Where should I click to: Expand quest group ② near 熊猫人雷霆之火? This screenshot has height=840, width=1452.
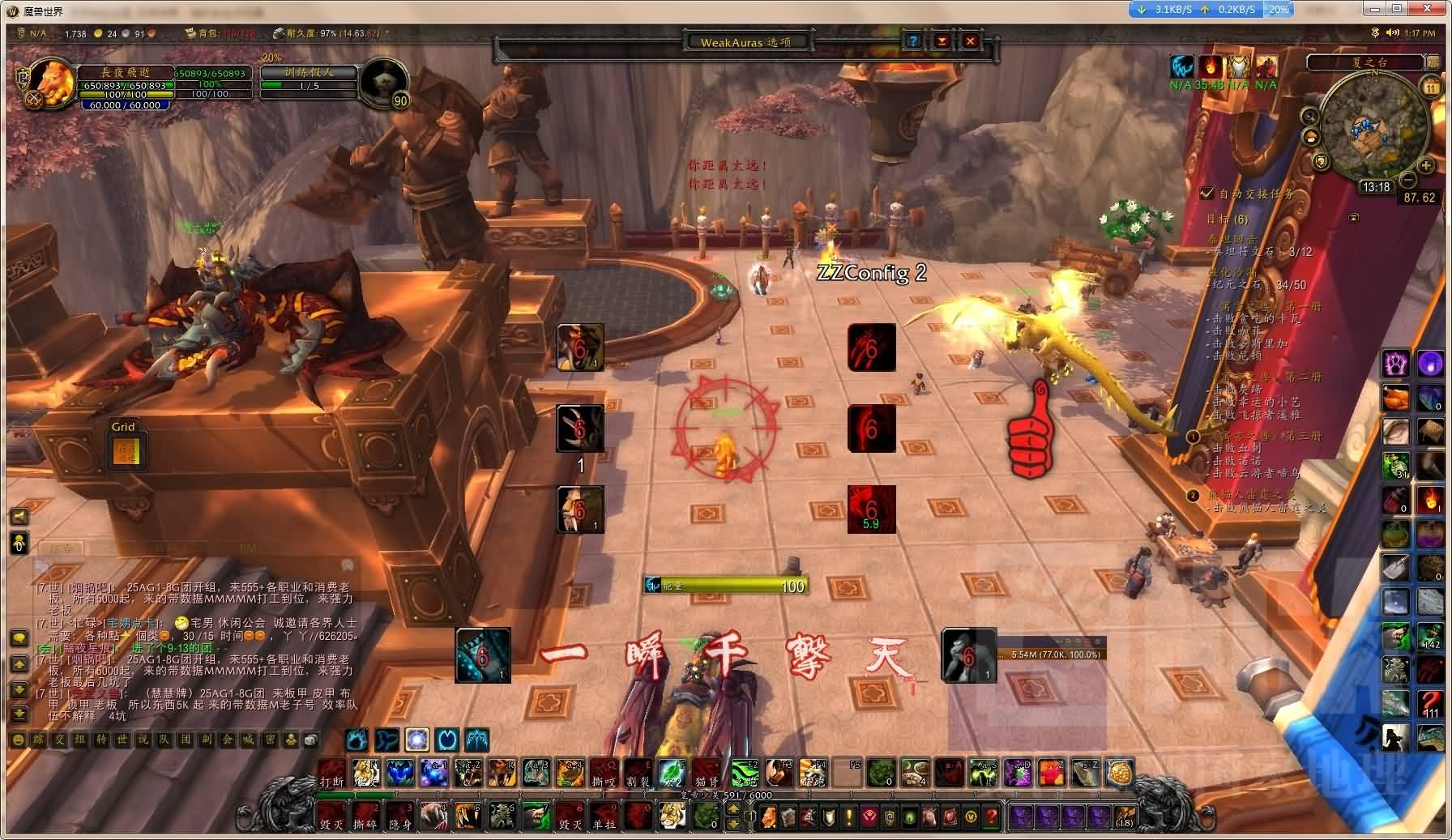1193,496
